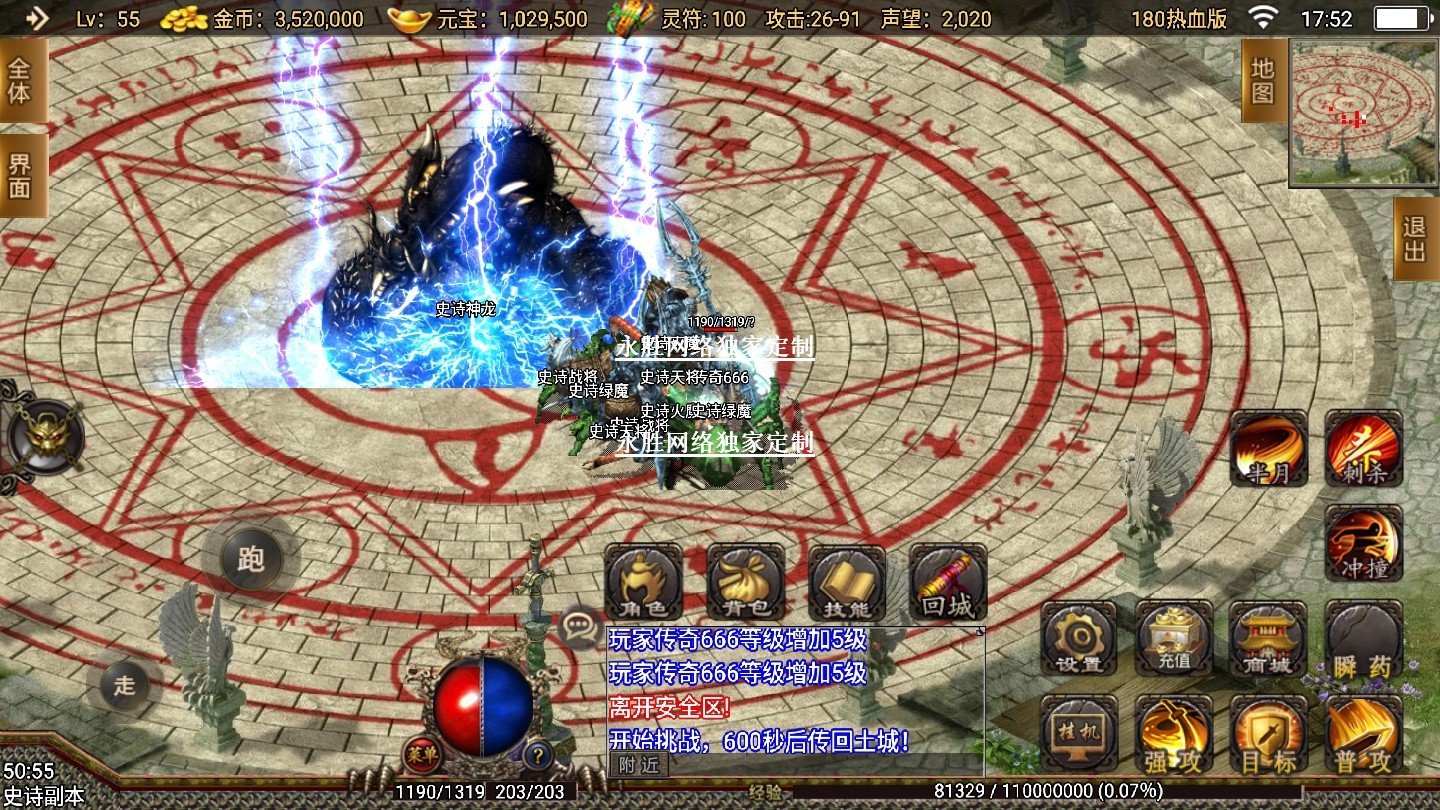The height and width of the screenshot is (810, 1440).
Task: Activate the 冲撞 charge skill
Action: pos(1363,543)
